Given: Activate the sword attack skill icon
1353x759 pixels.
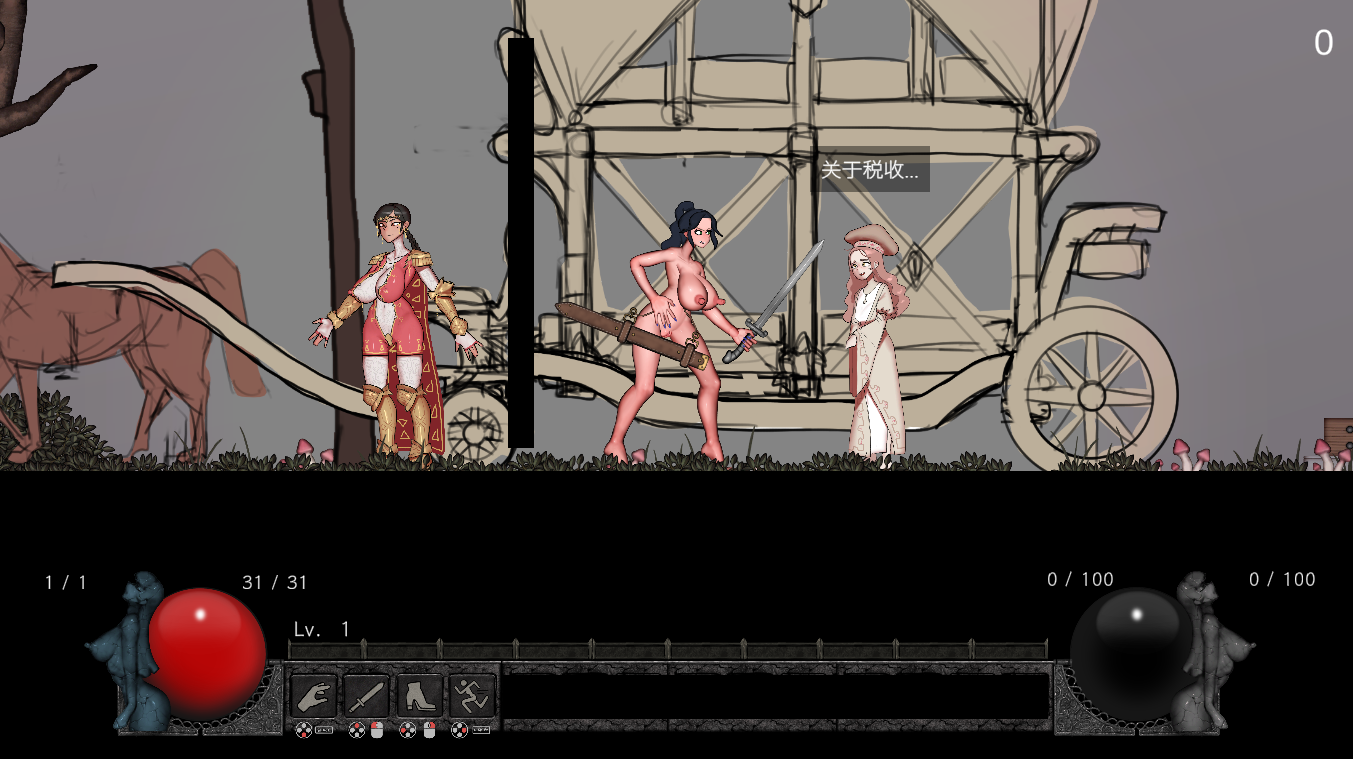Looking at the screenshot, I should pyautogui.click(x=366, y=695).
